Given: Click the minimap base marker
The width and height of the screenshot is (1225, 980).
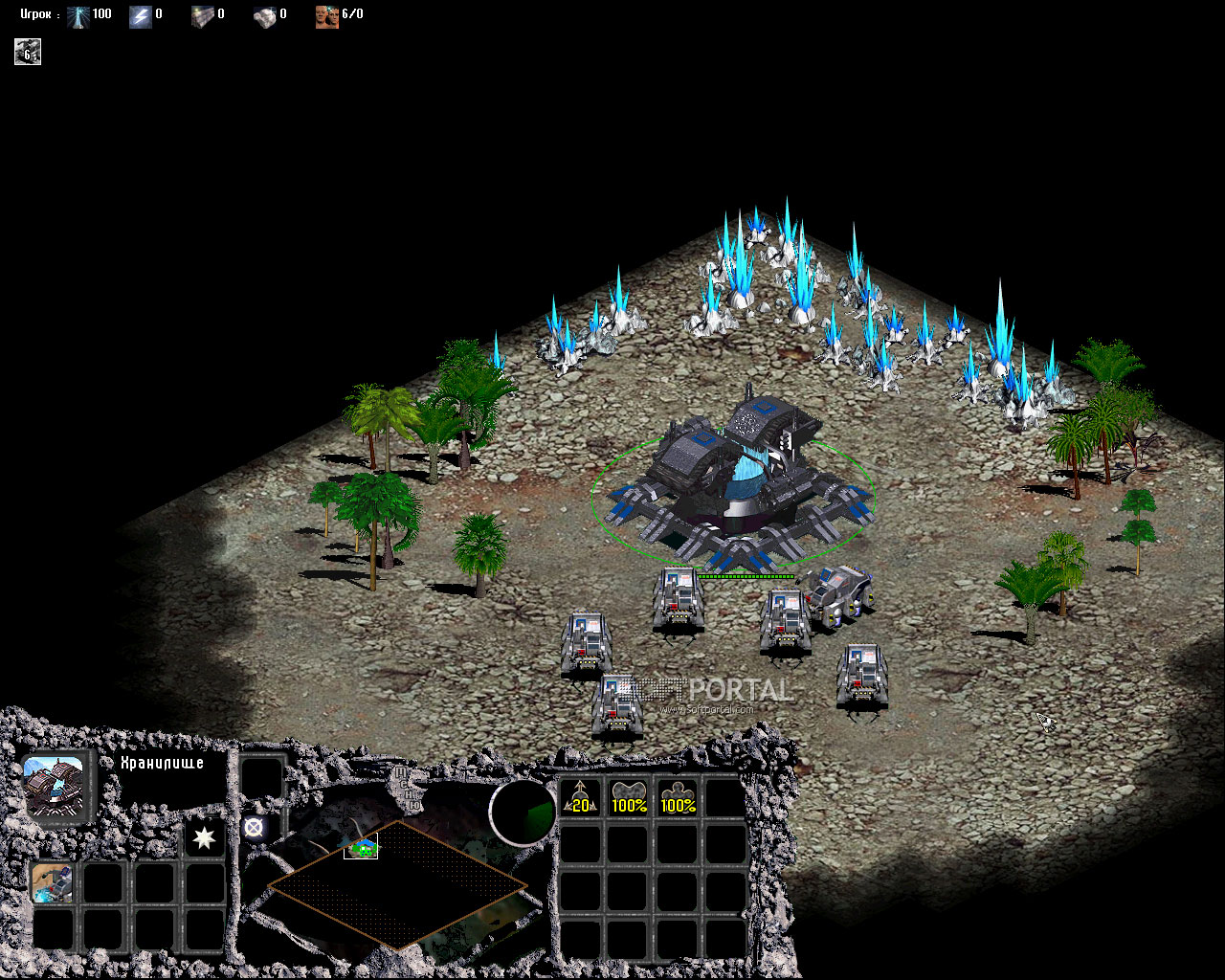Looking at the screenshot, I should click(361, 846).
